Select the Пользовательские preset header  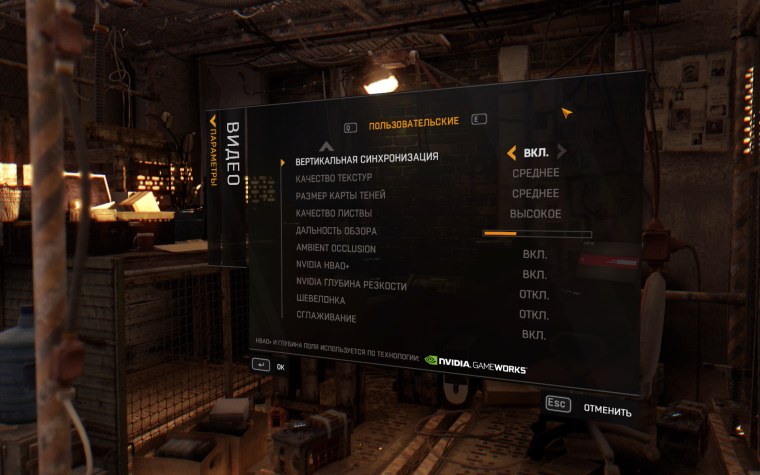click(x=413, y=123)
